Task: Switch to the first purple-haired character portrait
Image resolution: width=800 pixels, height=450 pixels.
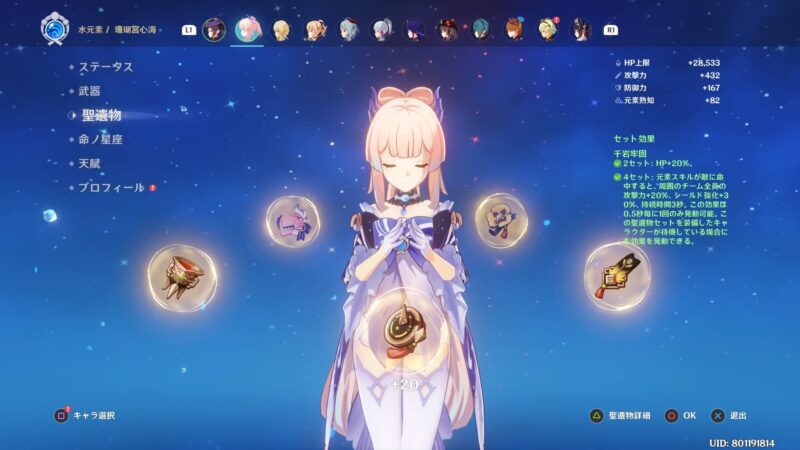Action: [214, 29]
